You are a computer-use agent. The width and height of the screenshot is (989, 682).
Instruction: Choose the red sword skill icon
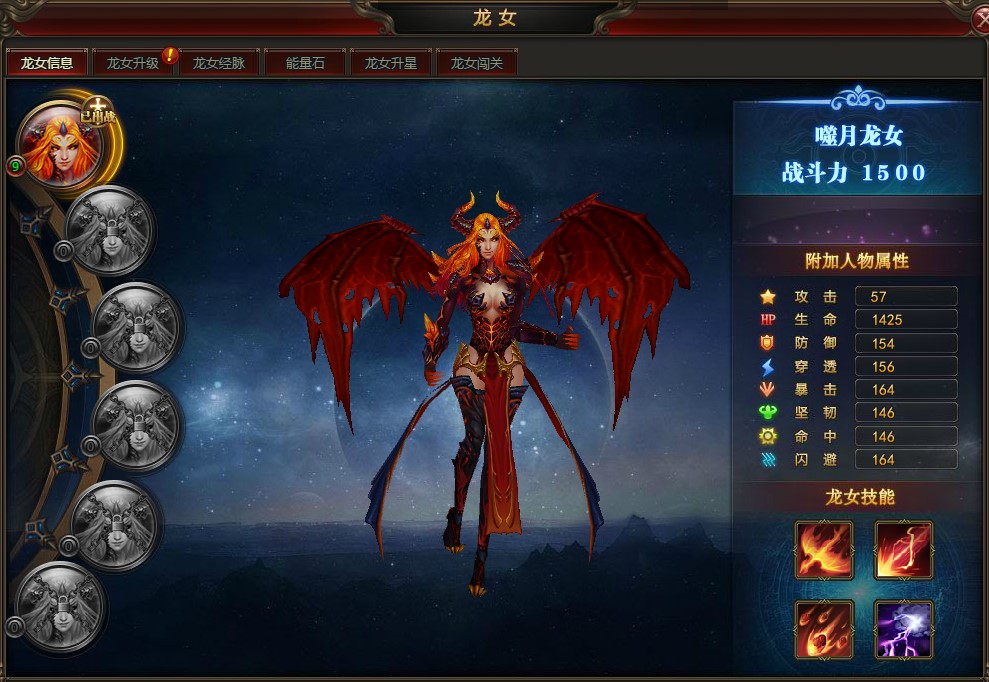point(904,550)
